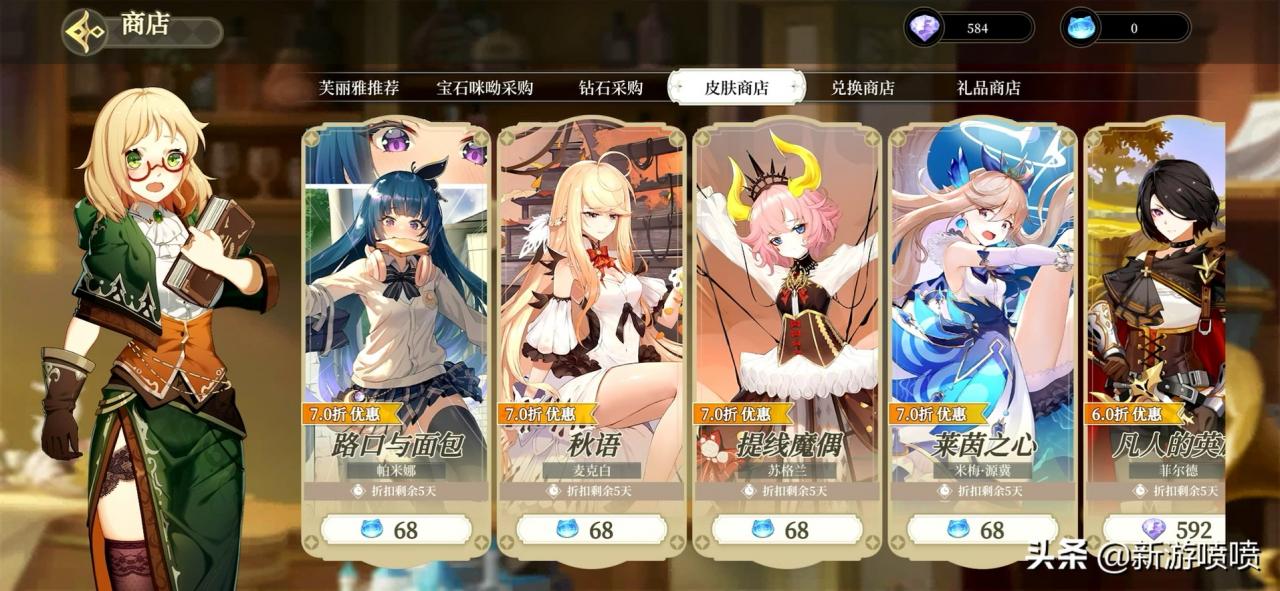Purchase the skin priced 592 diamonds
Screen dimensions: 1280x591
click(1166, 529)
